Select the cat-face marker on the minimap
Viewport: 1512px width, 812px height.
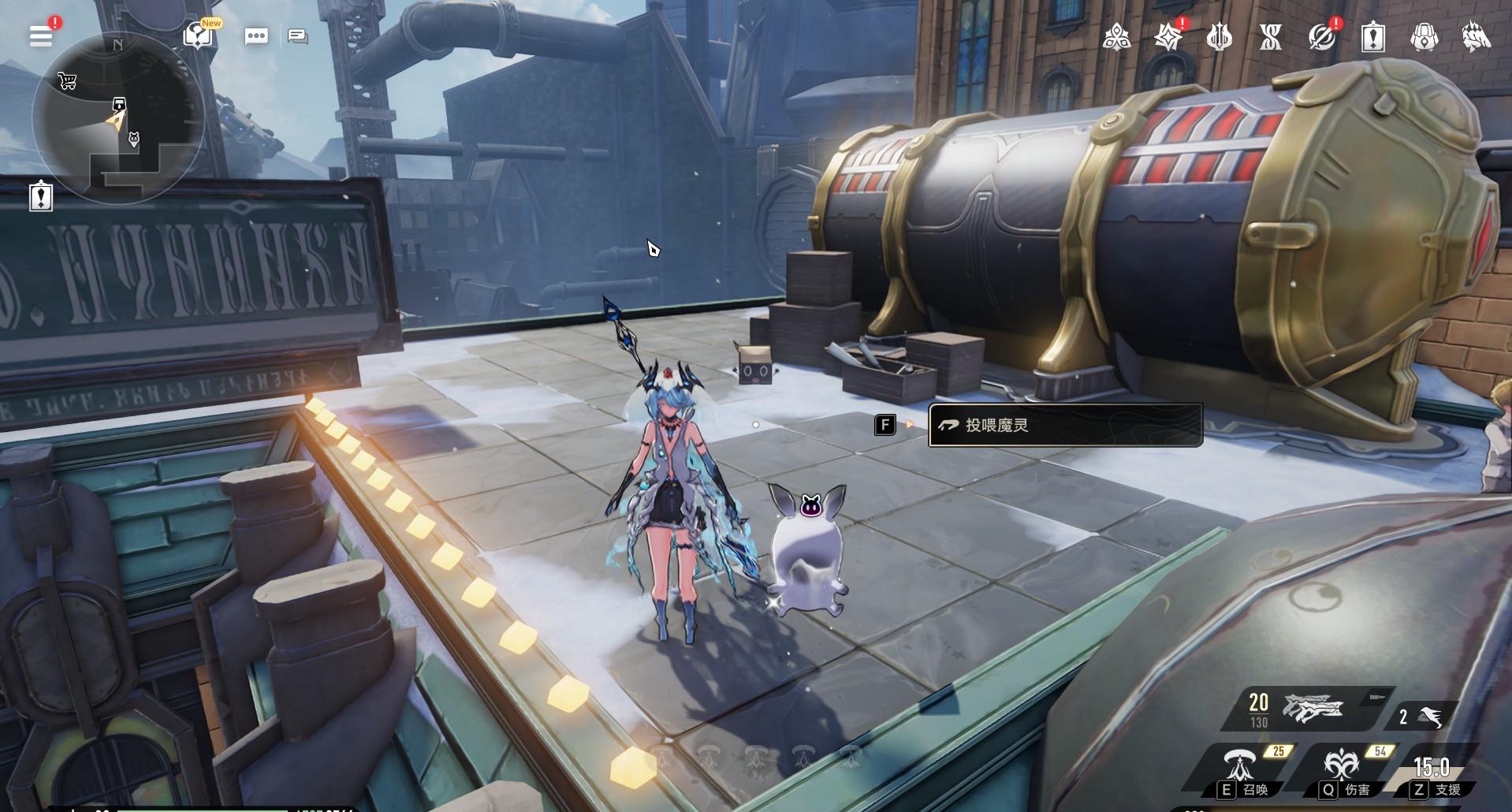tap(134, 140)
